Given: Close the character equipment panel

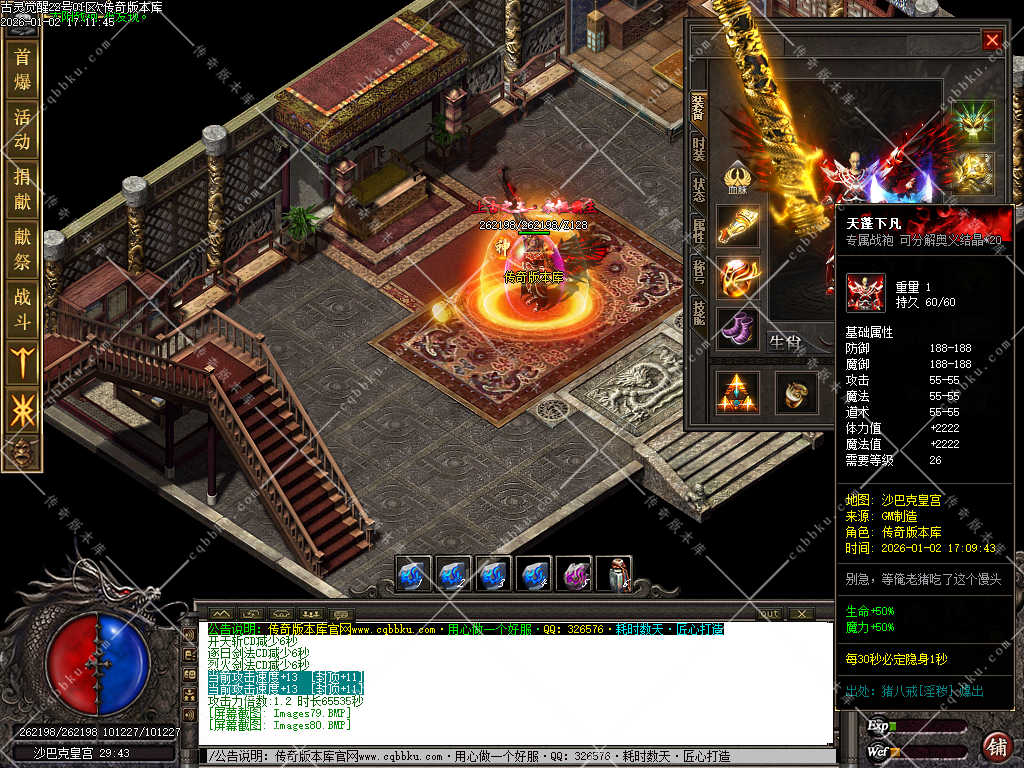Looking at the screenshot, I should tap(991, 40).
